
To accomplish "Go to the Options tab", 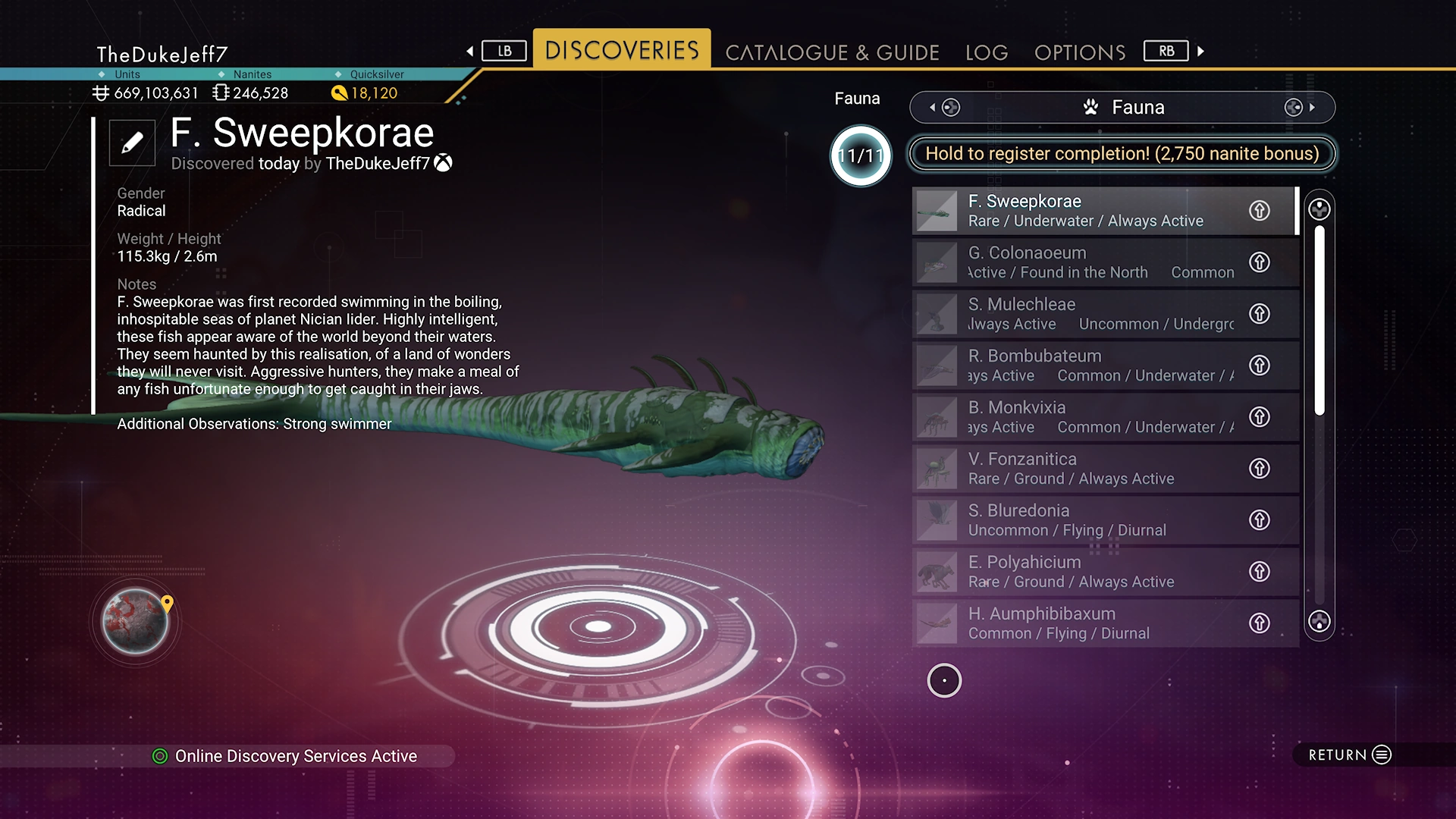I will (x=1080, y=52).
